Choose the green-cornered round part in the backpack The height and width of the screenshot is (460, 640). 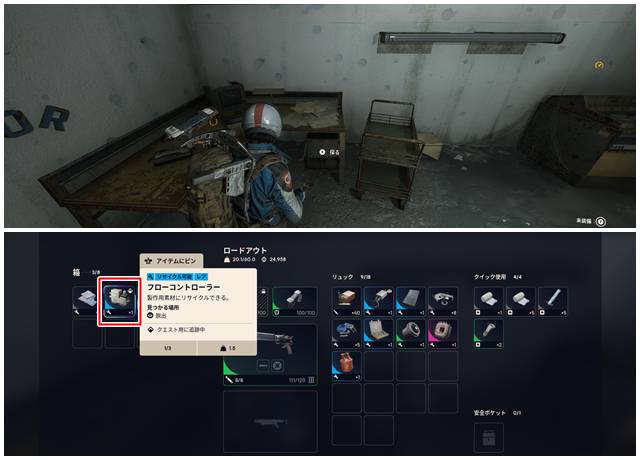(x=411, y=333)
